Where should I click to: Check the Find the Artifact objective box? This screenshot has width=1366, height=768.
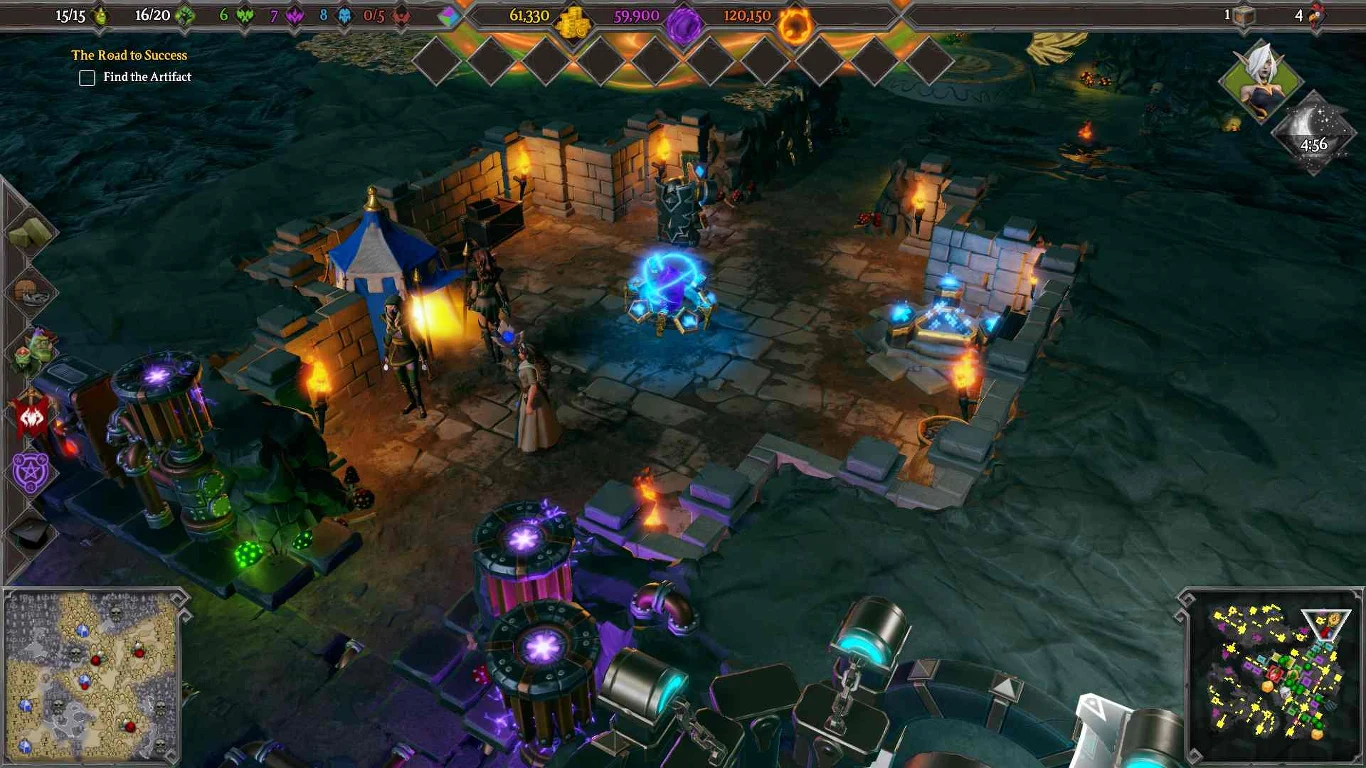[87, 77]
